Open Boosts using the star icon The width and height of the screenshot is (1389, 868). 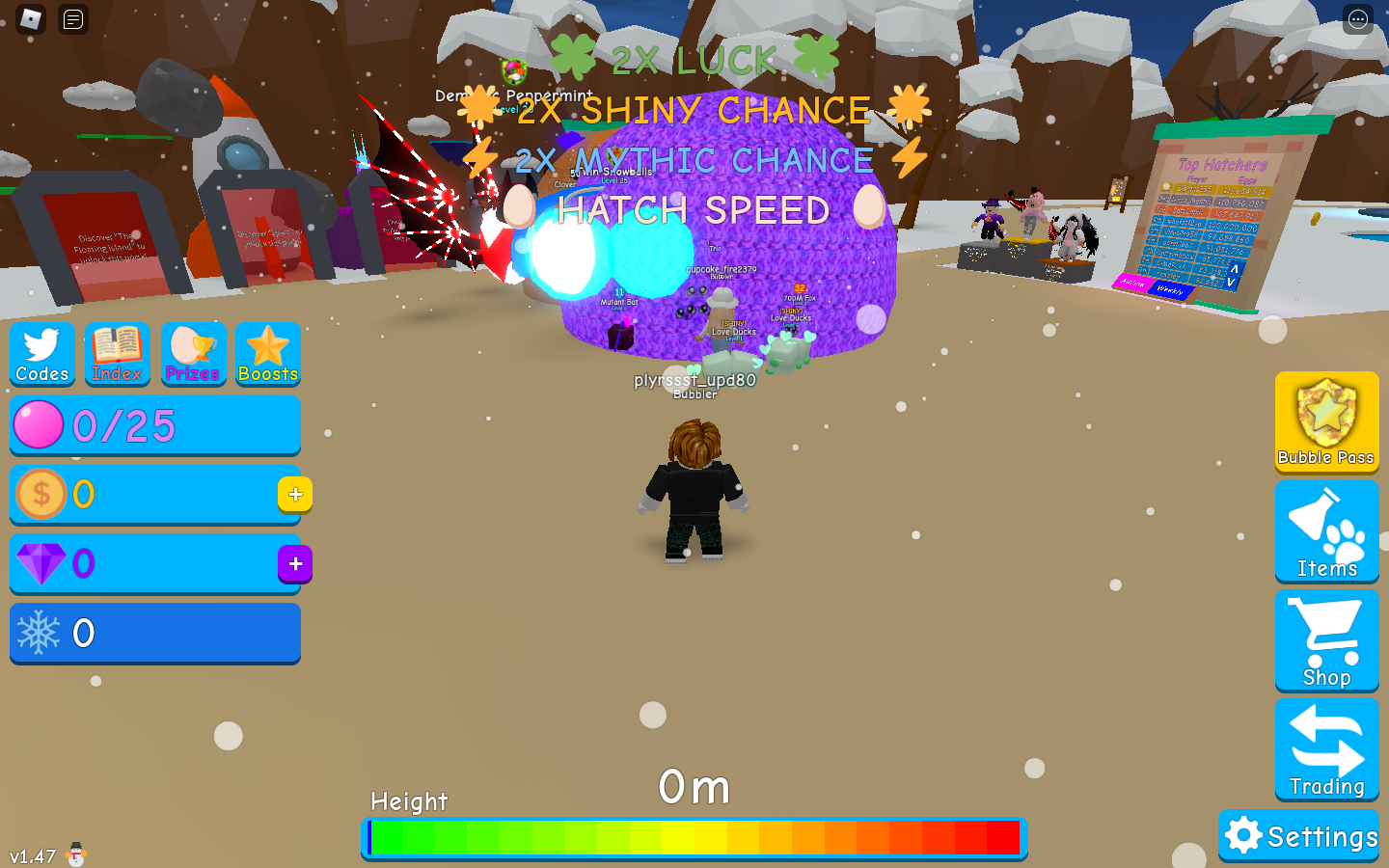coord(267,354)
